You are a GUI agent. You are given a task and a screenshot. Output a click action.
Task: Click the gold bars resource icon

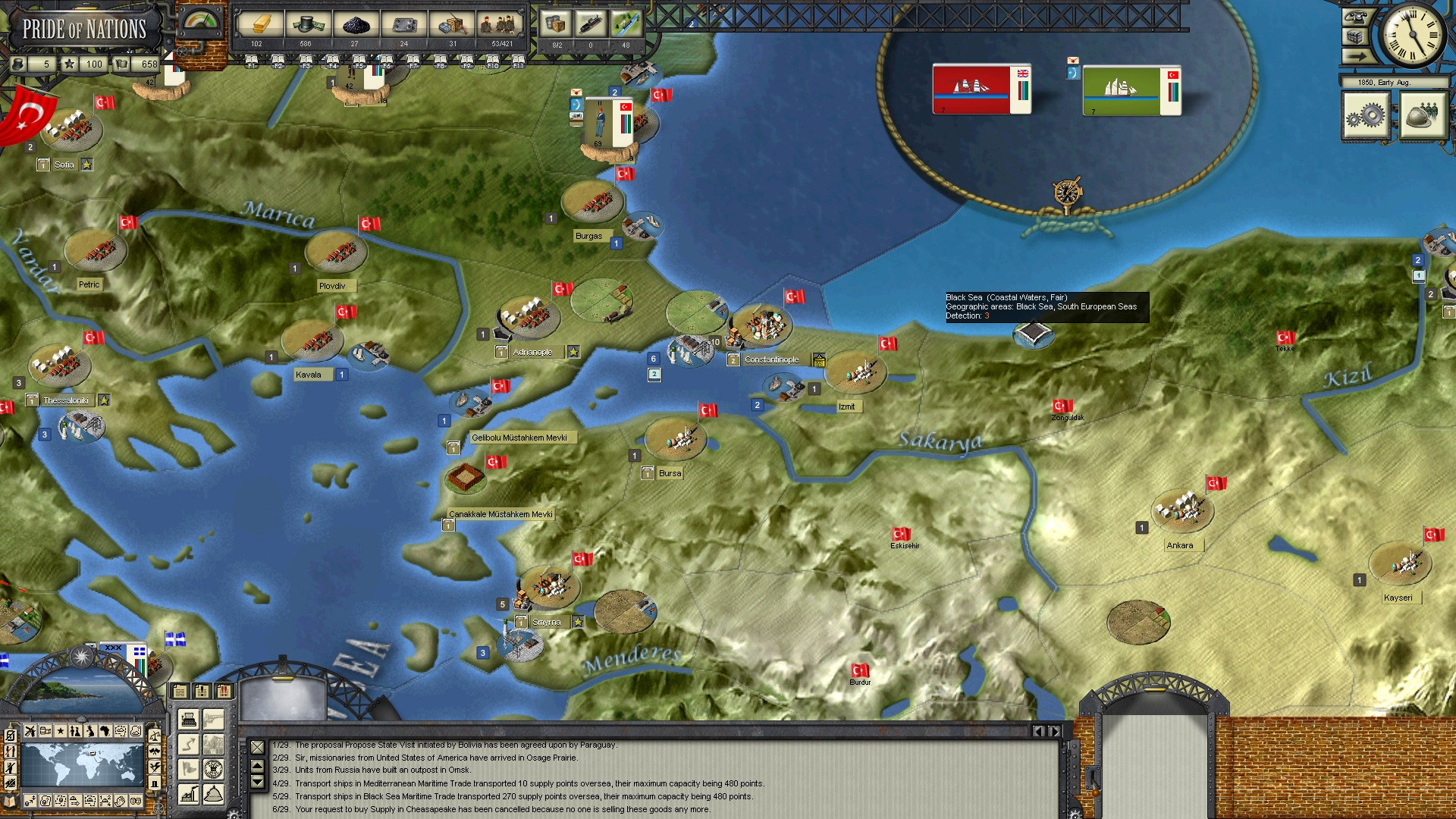(x=256, y=25)
